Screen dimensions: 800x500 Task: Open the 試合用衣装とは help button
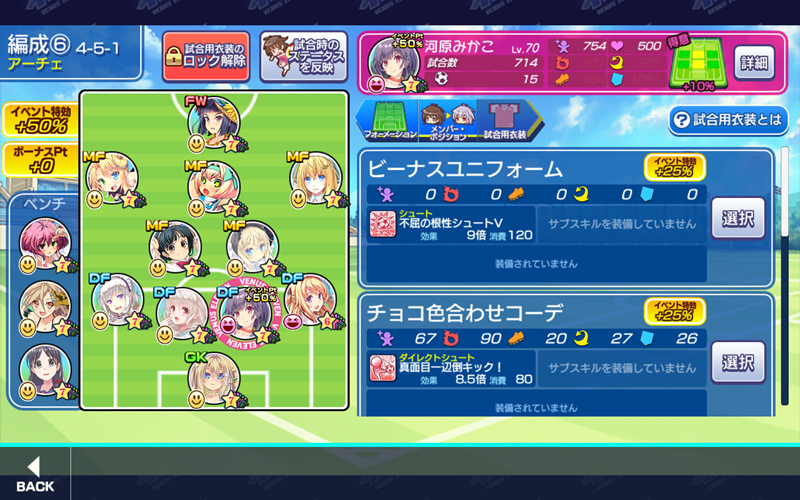[728, 120]
